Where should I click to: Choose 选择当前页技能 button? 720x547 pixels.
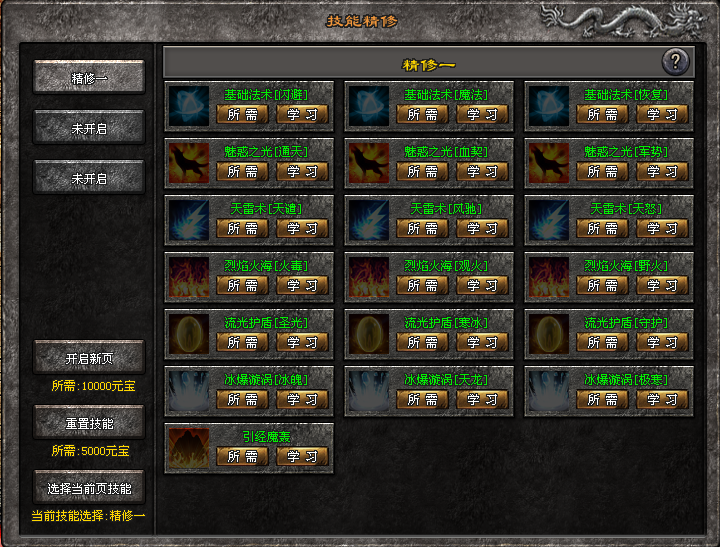click(89, 488)
